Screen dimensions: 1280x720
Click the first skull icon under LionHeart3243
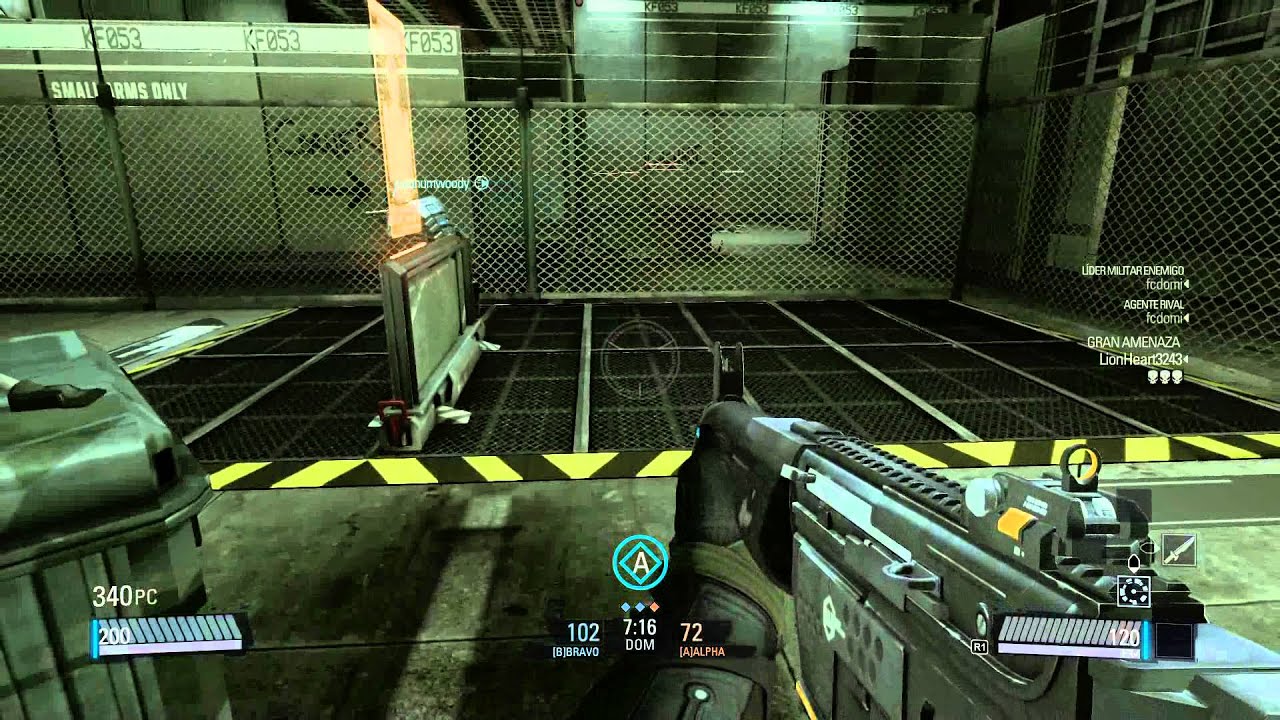pos(1154,378)
